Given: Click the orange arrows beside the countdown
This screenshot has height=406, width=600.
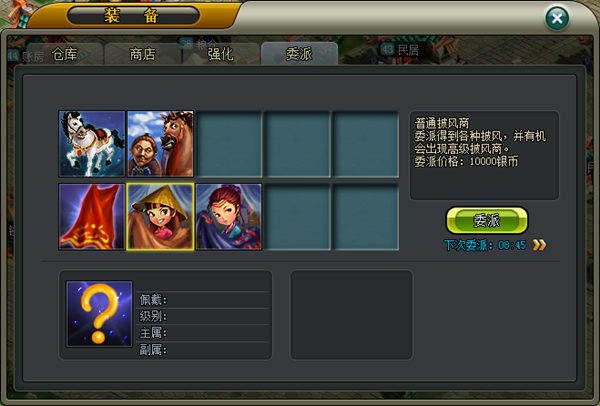Looking at the screenshot, I should [539, 244].
